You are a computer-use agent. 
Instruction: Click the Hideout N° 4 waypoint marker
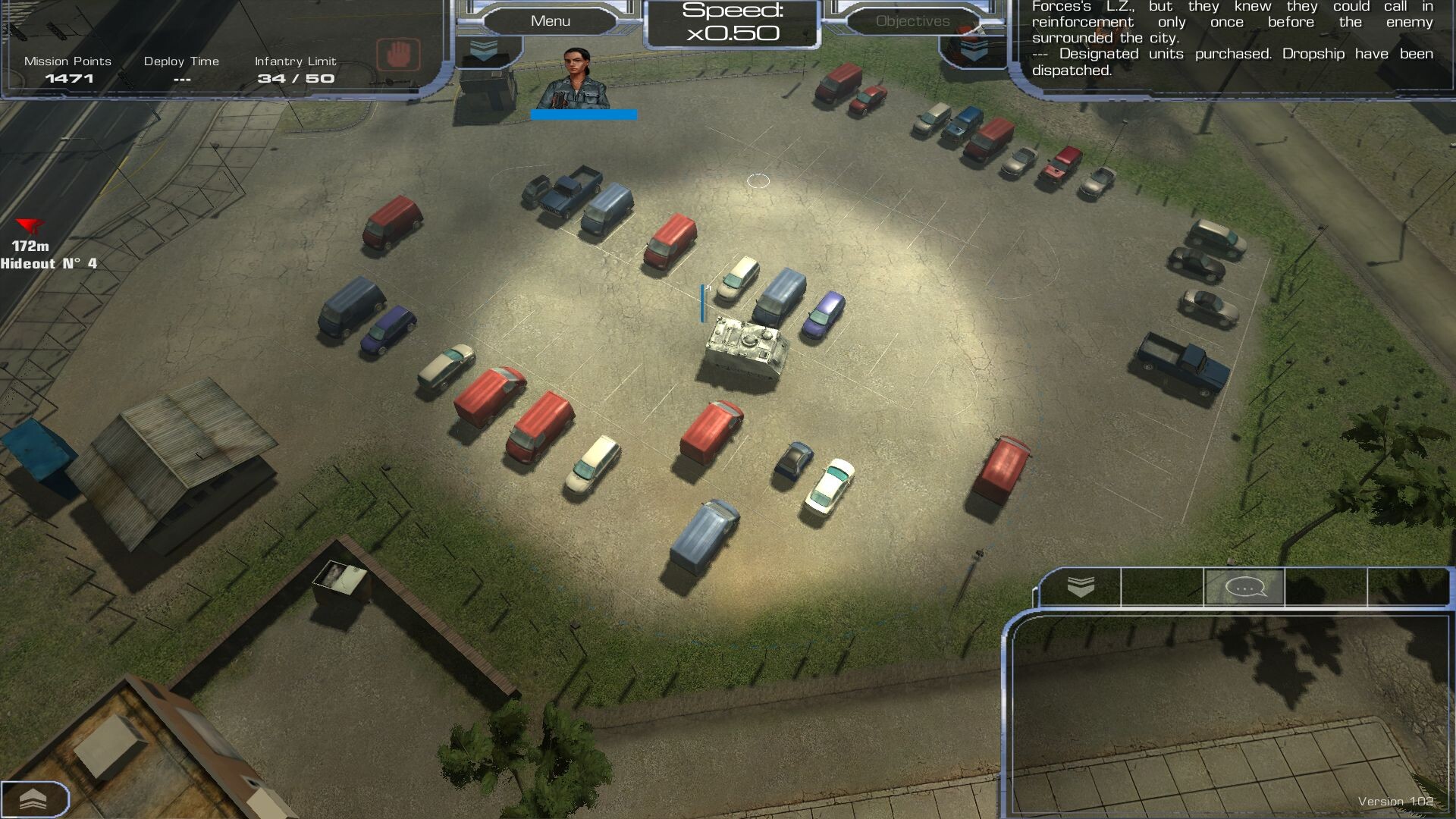[x=30, y=226]
